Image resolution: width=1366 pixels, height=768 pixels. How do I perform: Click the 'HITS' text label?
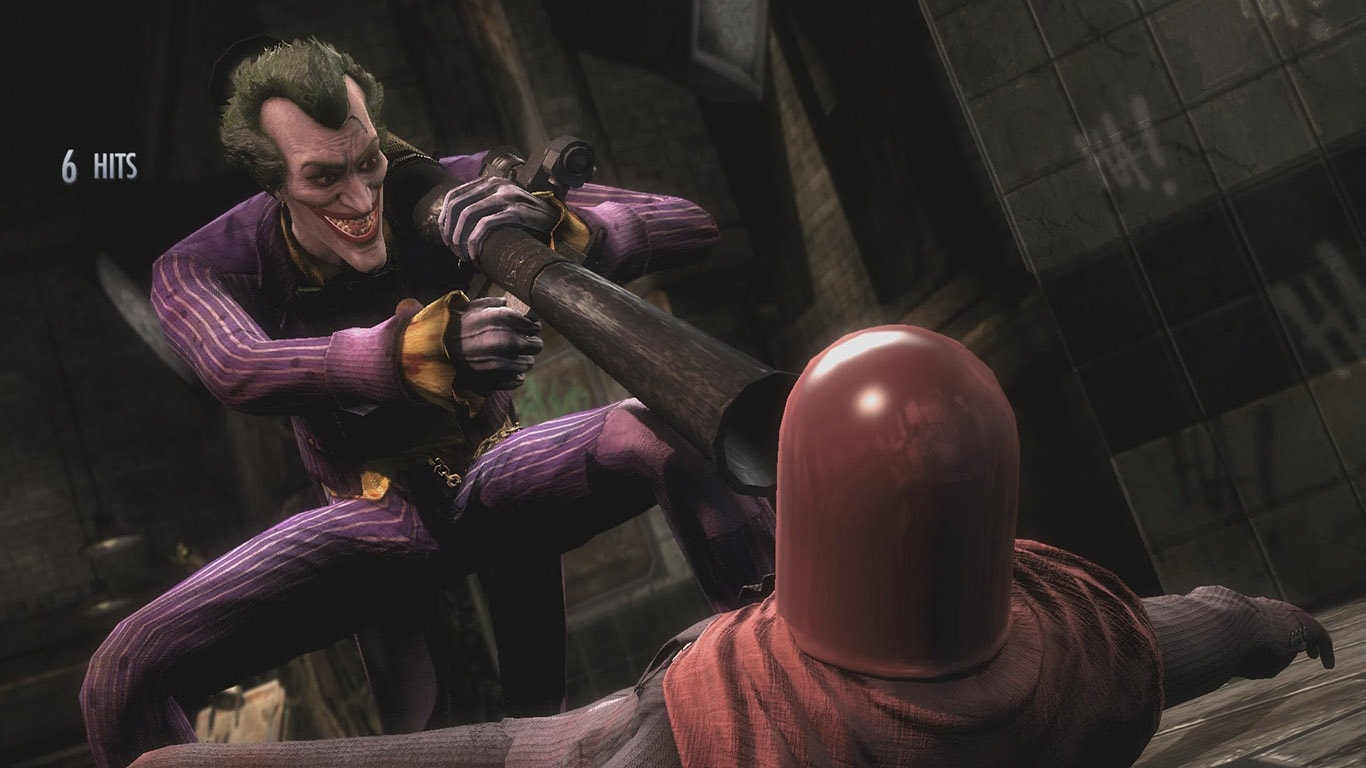[117, 170]
